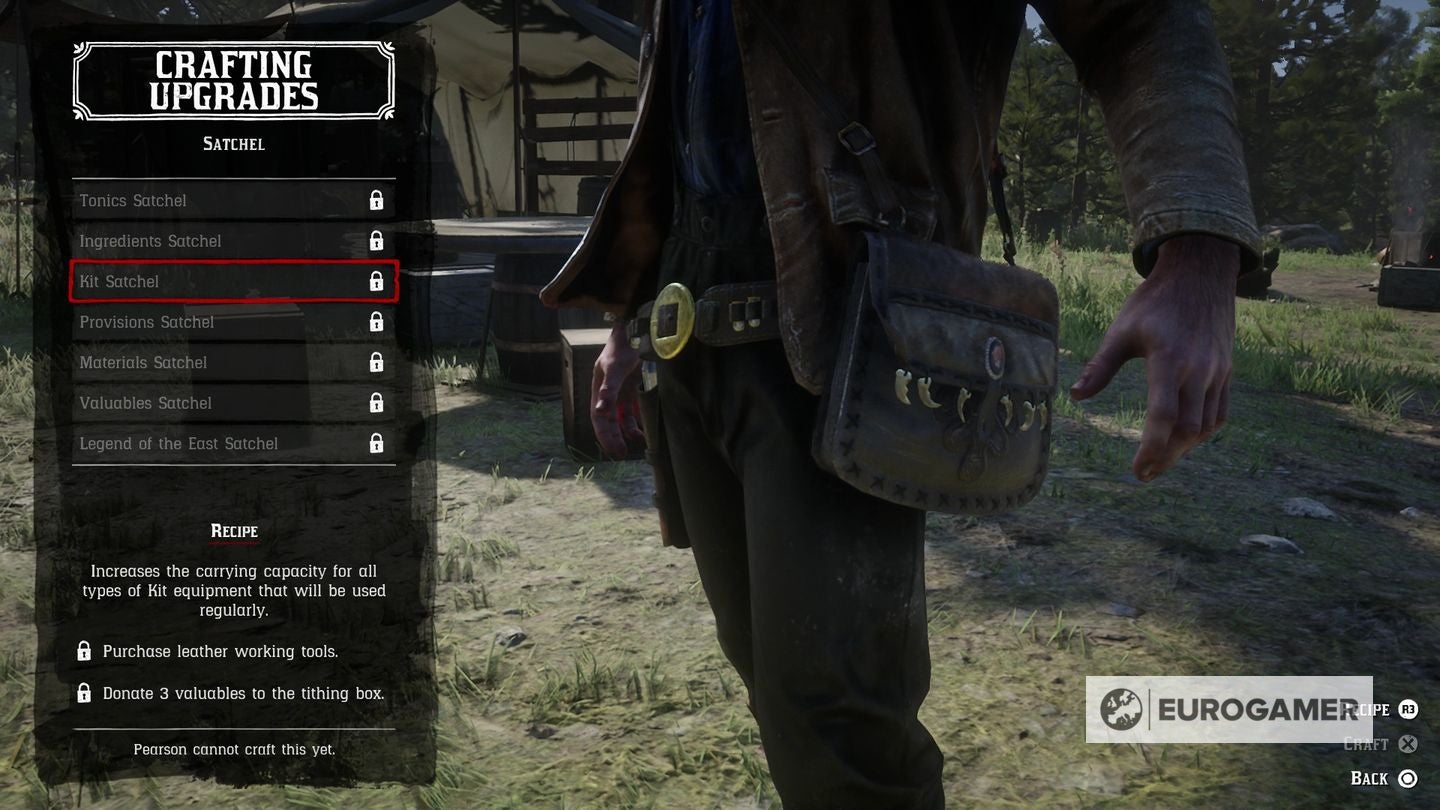Click the Crafting Upgrades title banner
Screen dimensions: 1440x810
[233, 80]
